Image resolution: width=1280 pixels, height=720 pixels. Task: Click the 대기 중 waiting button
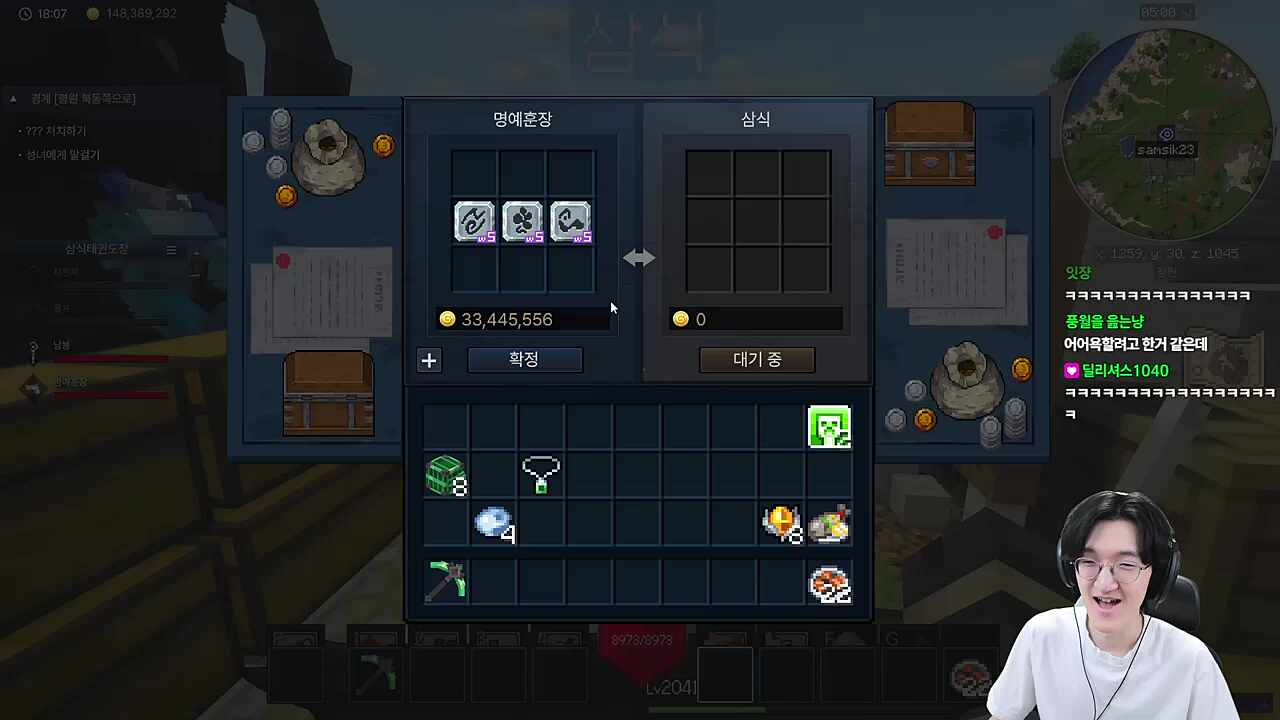[756, 359]
